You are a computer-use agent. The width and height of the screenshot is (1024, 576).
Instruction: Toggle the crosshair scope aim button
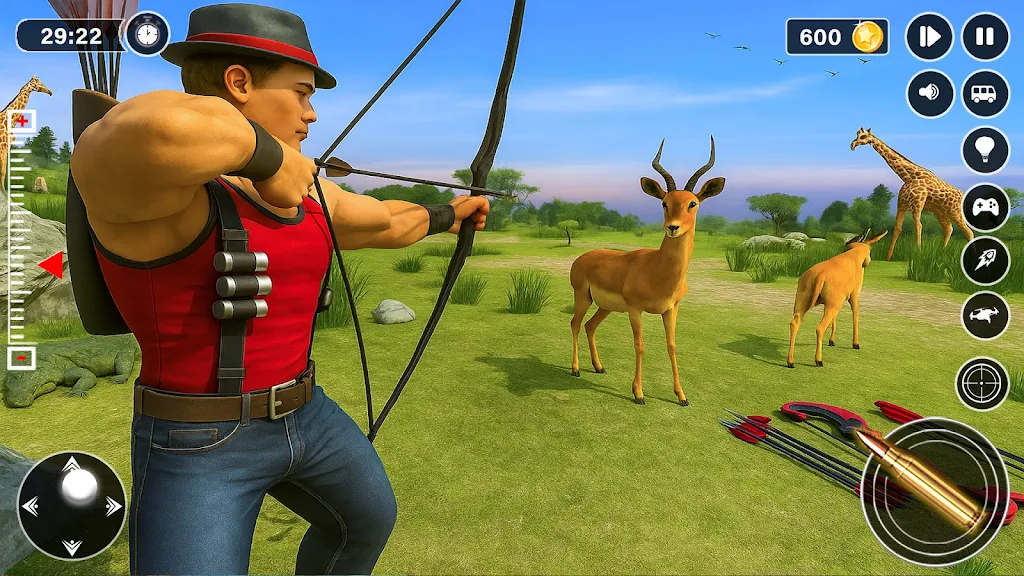[x=982, y=383]
